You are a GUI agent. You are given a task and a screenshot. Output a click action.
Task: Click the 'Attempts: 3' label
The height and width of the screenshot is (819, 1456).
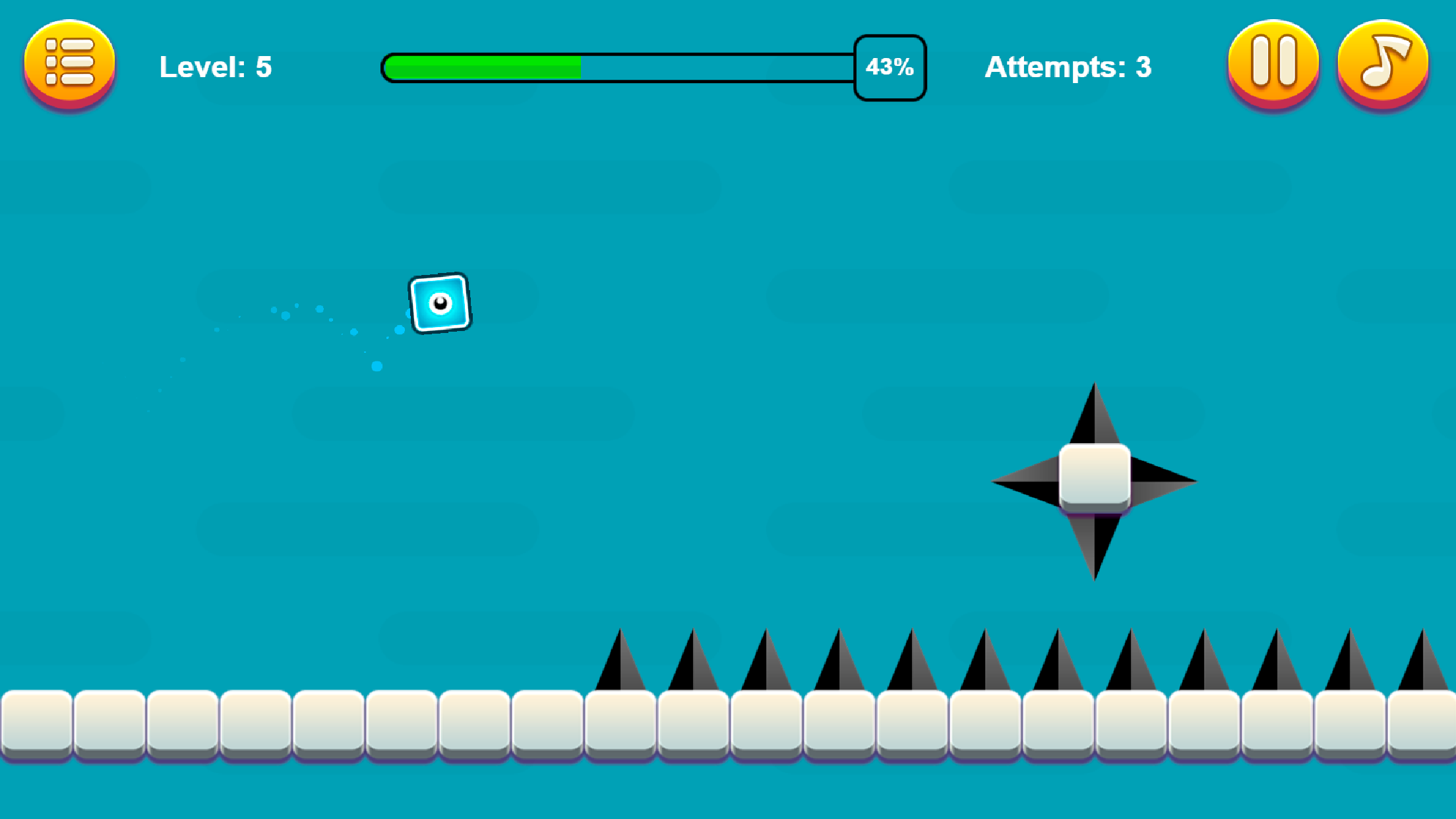1068,66
